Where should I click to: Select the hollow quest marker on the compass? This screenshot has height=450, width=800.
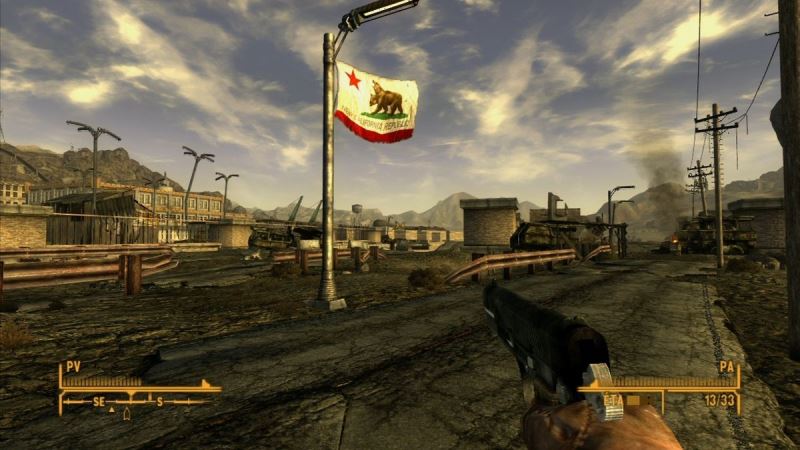coord(126,413)
